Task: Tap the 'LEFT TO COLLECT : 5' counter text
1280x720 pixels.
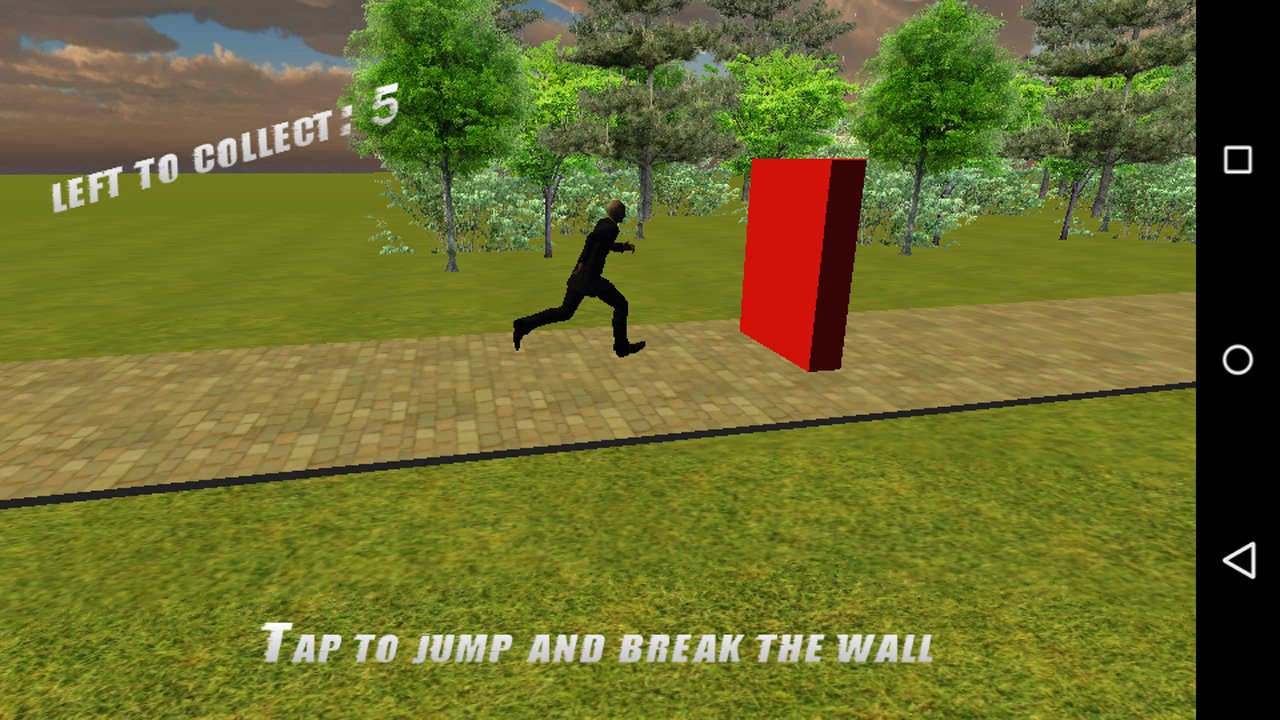Action: 225,150
